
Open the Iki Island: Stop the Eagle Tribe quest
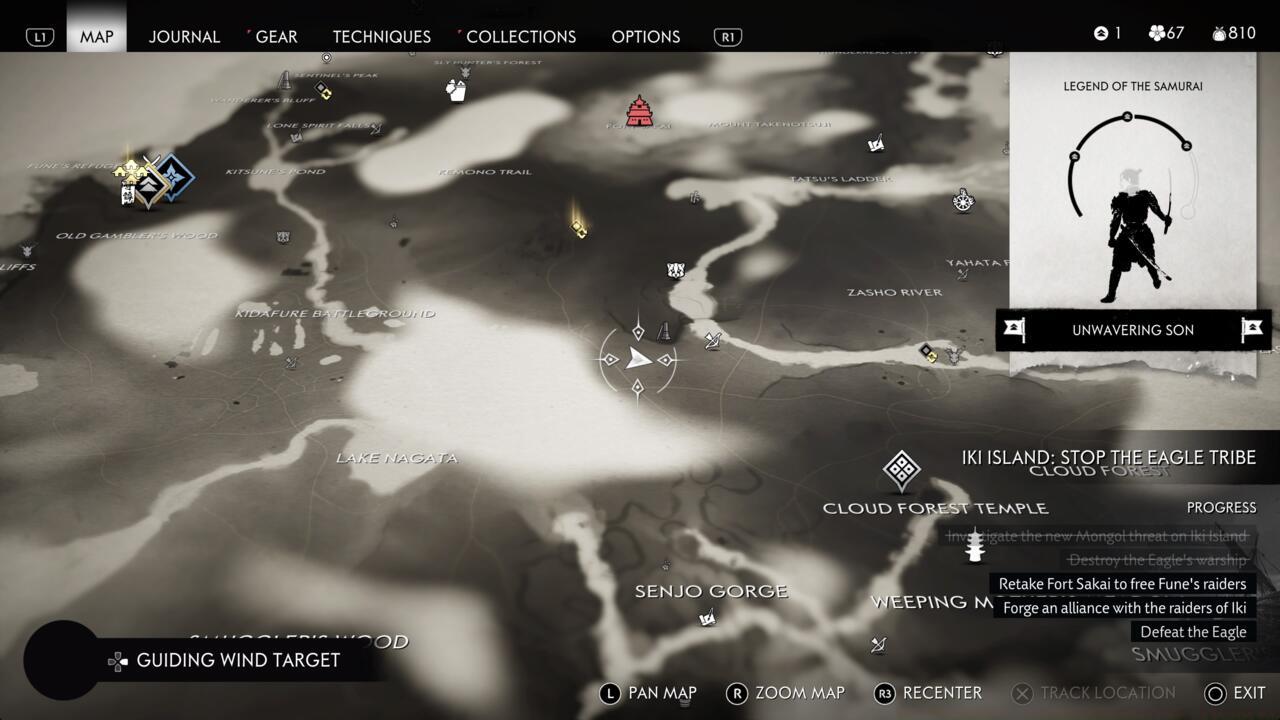pos(1108,458)
